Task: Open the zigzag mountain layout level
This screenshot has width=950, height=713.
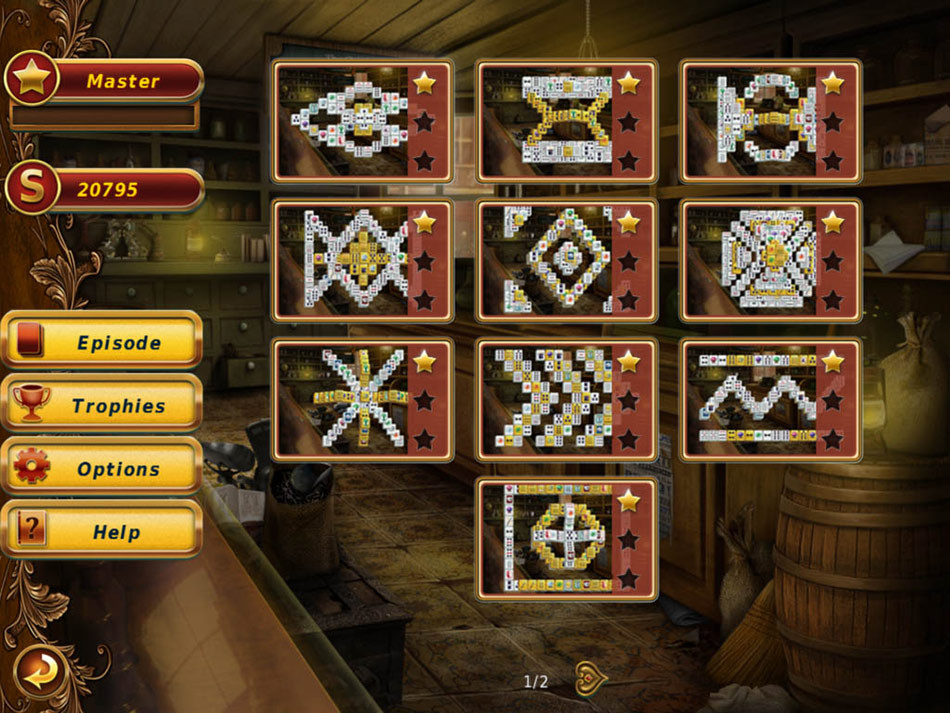Action: point(750,399)
